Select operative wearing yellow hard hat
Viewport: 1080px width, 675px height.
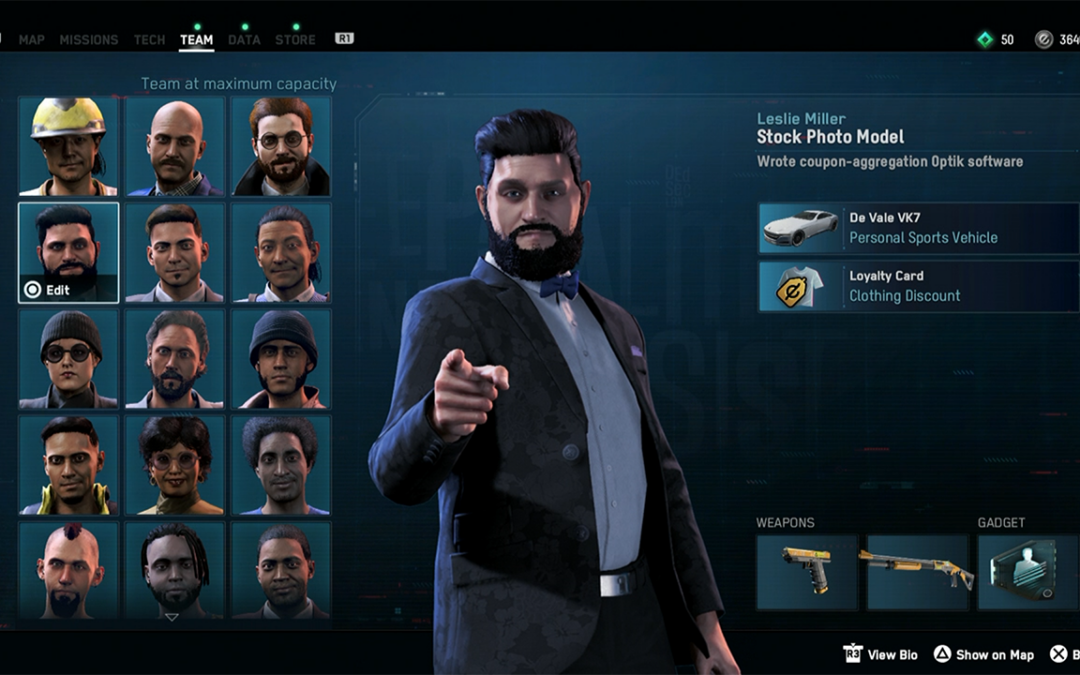tap(68, 146)
